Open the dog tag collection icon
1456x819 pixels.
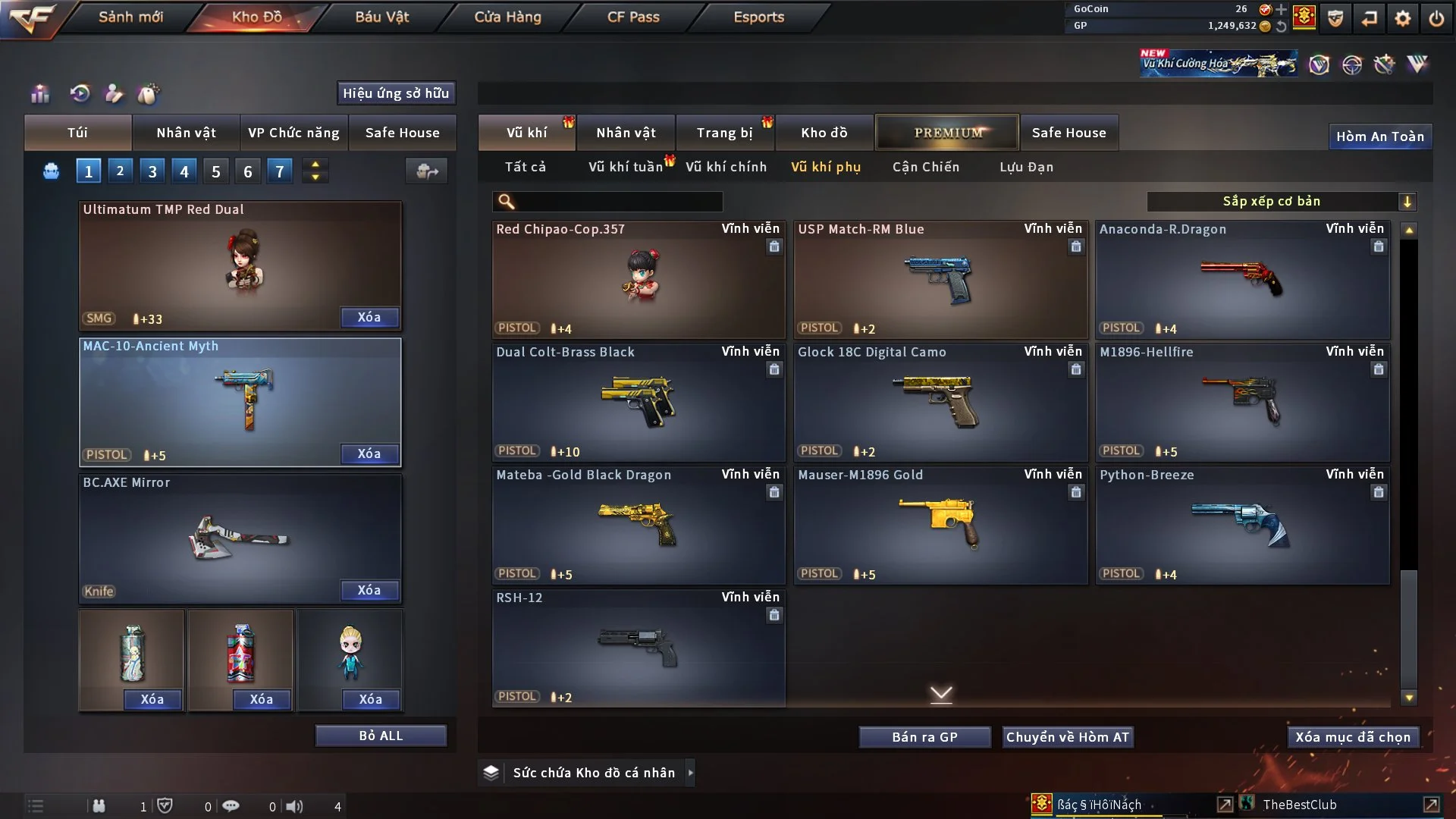point(149,95)
